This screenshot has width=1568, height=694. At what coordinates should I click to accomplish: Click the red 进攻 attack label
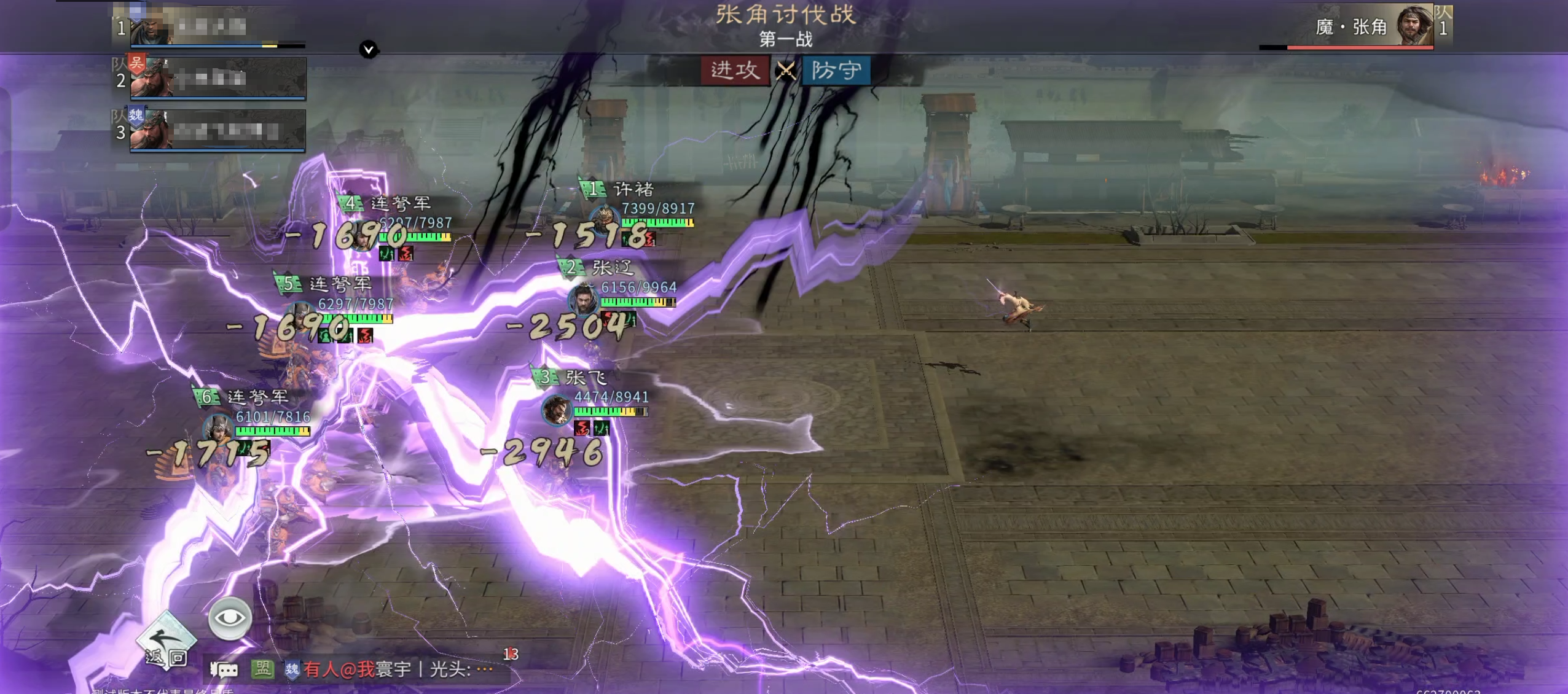pyautogui.click(x=735, y=70)
